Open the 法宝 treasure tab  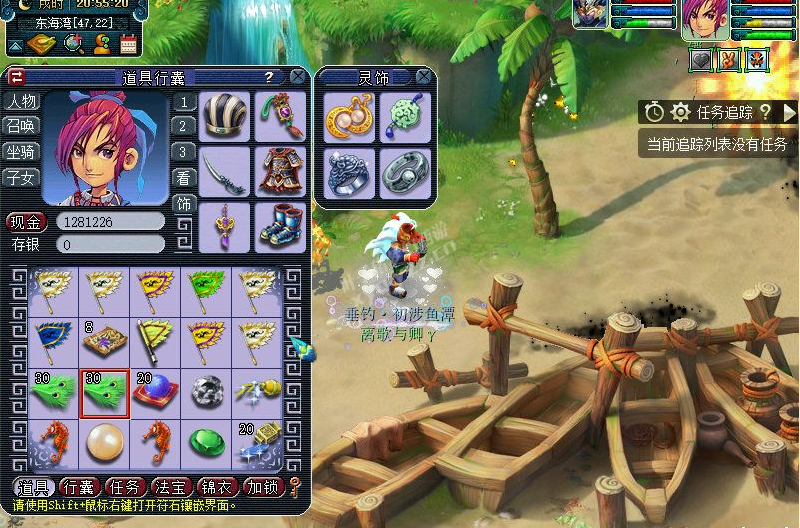(169, 487)
